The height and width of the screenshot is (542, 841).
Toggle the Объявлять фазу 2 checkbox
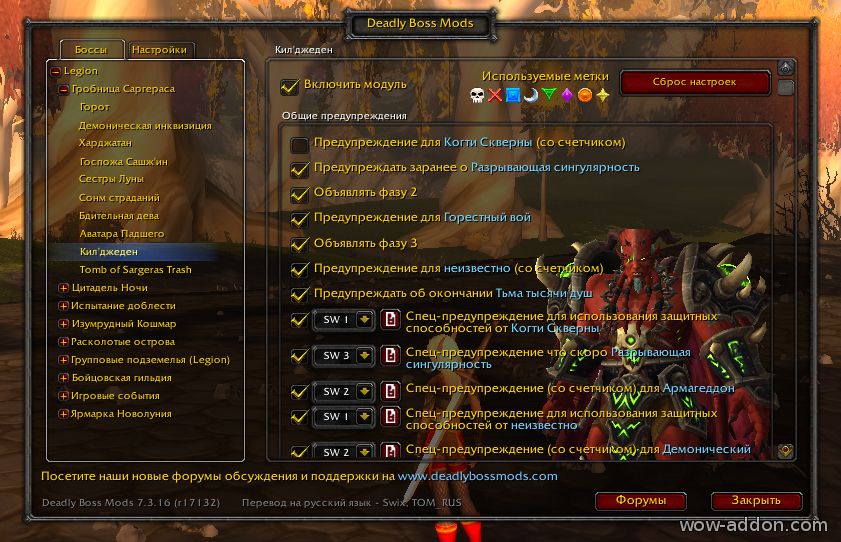[299, 194]
